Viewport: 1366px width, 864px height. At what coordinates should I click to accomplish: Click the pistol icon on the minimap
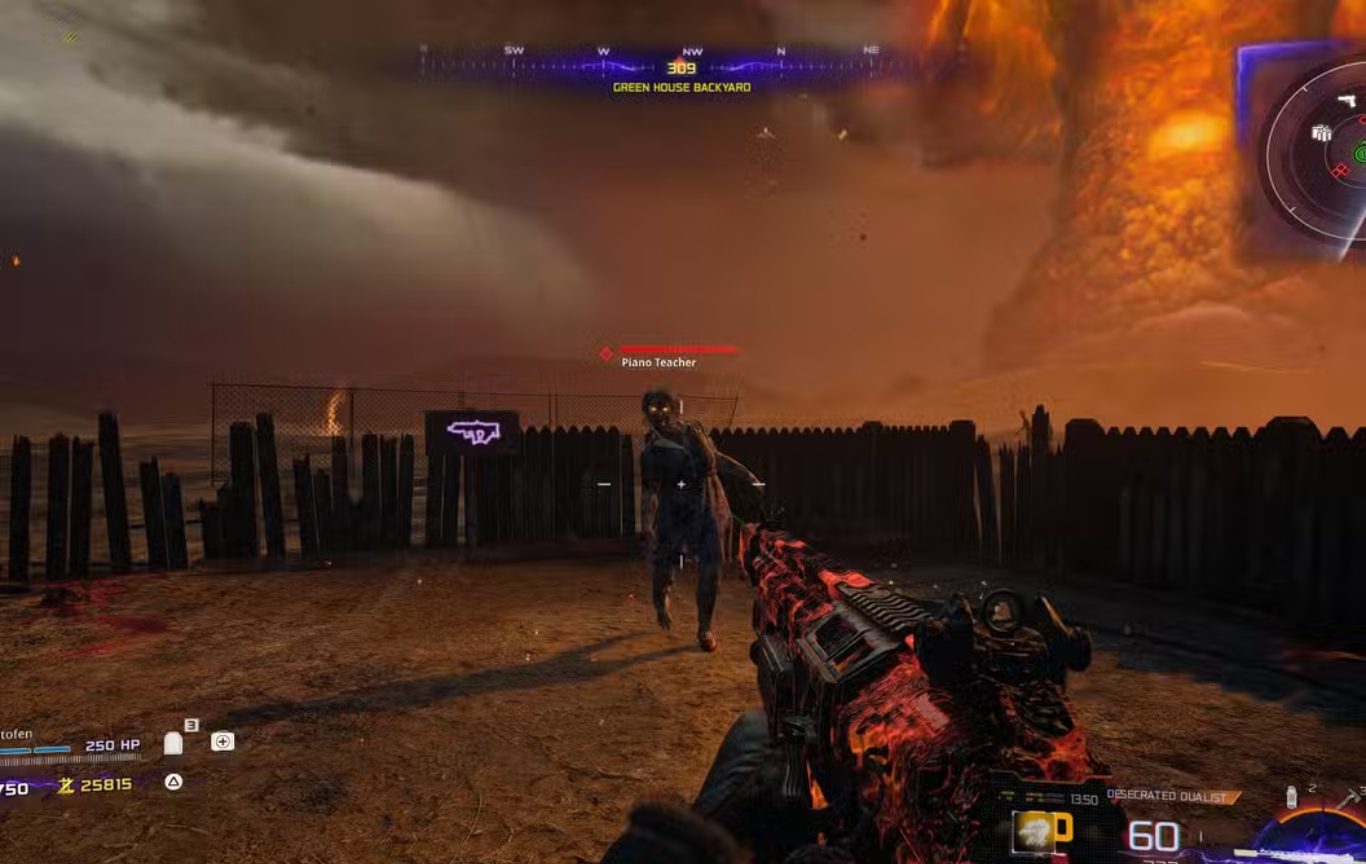click(x=1349, y=100)
